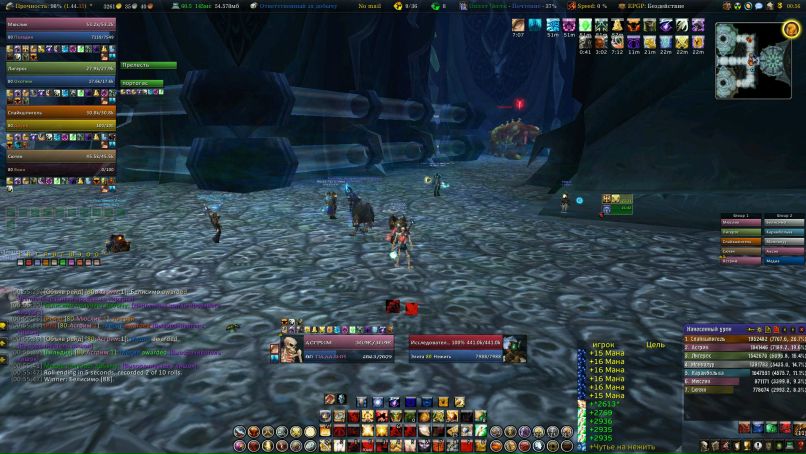The width and height of the screenshot is (806, 454).
Task: Click the player skull portrait frame
Action: point(286,348)
